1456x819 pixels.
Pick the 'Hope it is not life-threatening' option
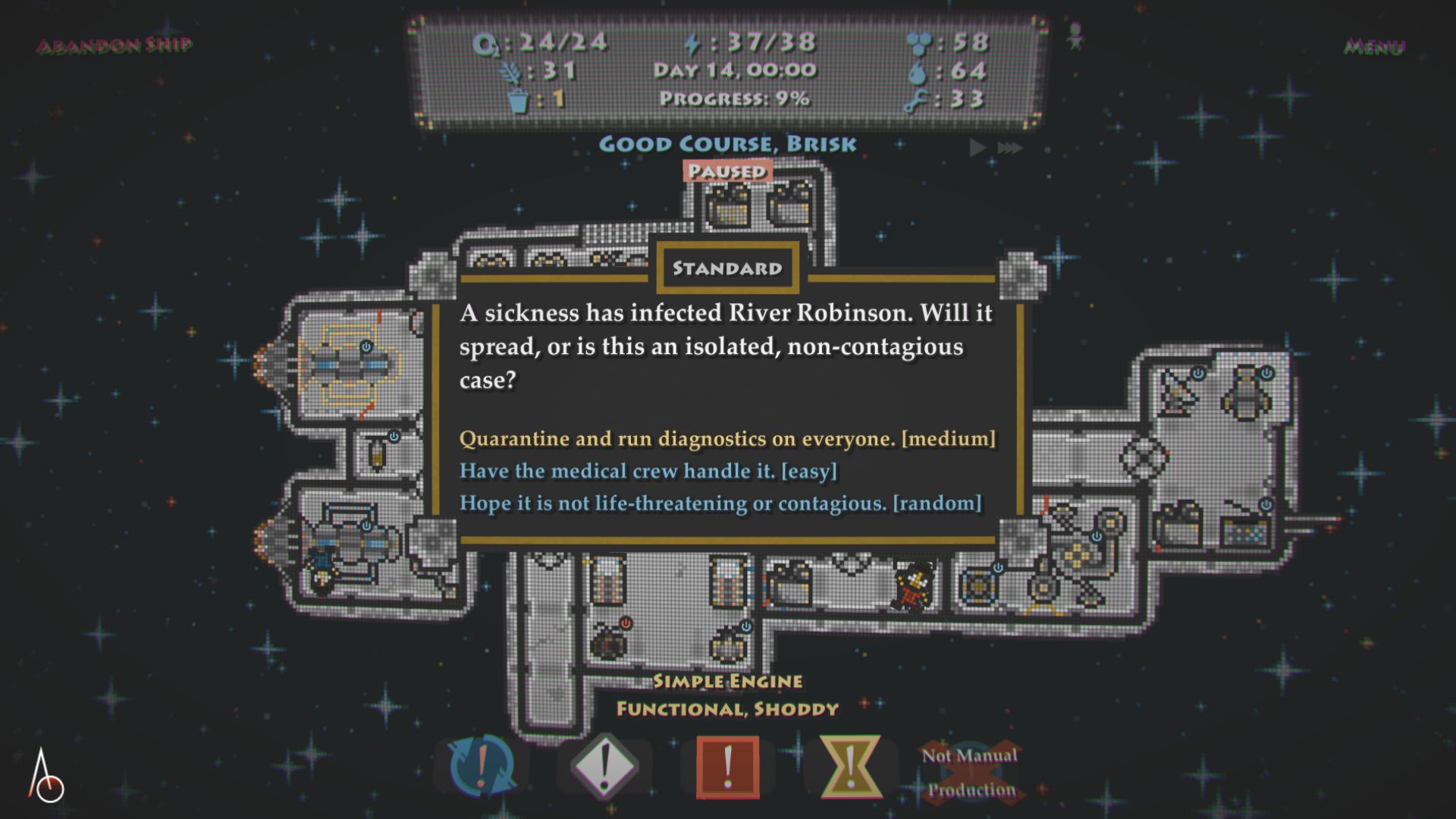(720, 504)
